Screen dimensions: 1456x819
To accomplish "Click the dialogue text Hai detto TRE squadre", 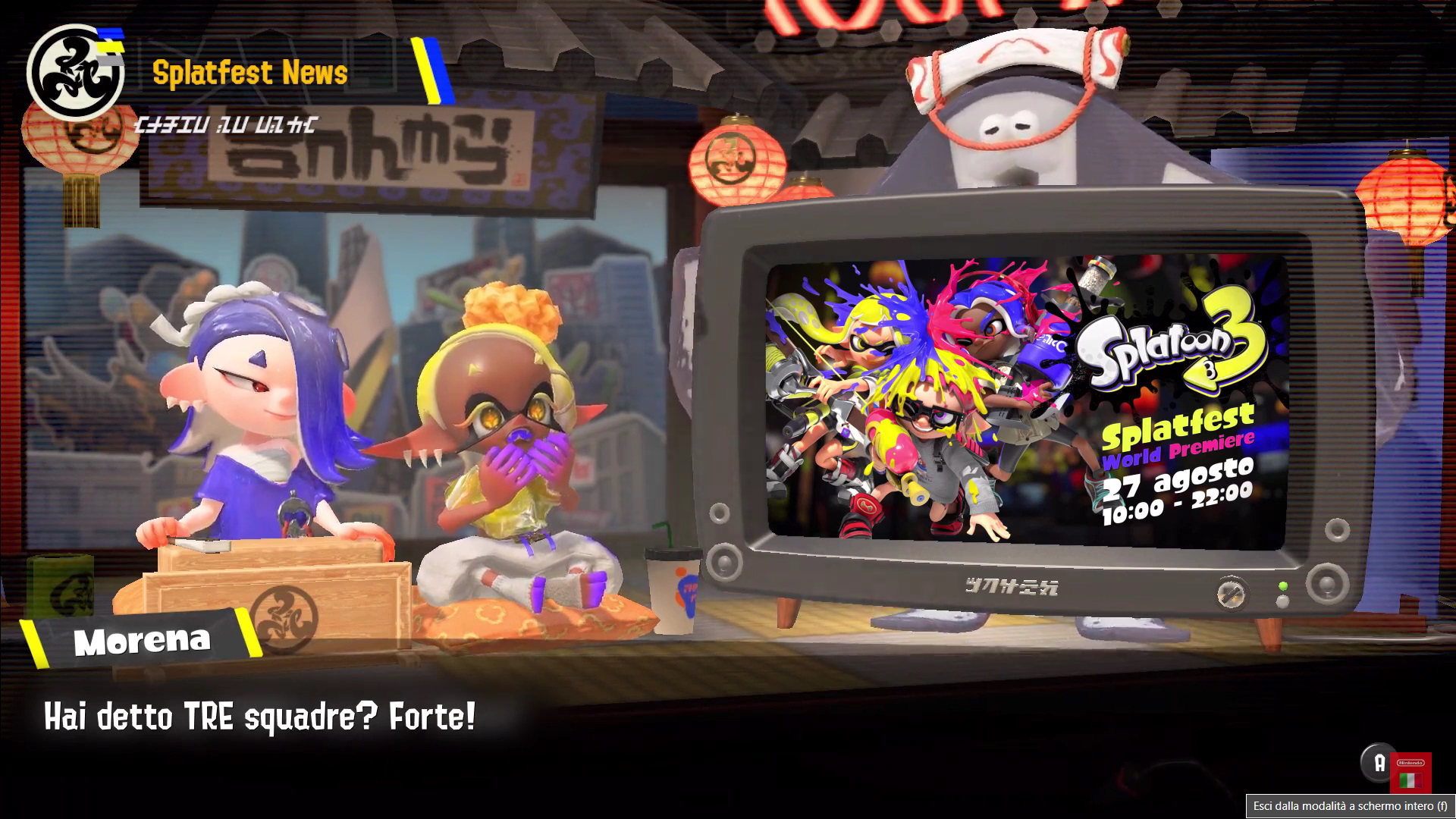I will point(258,713).
